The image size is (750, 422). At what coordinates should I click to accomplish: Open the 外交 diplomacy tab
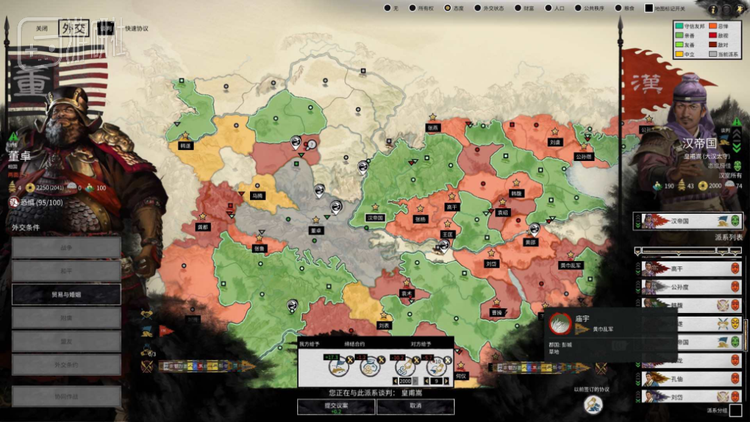pos(74,29)
